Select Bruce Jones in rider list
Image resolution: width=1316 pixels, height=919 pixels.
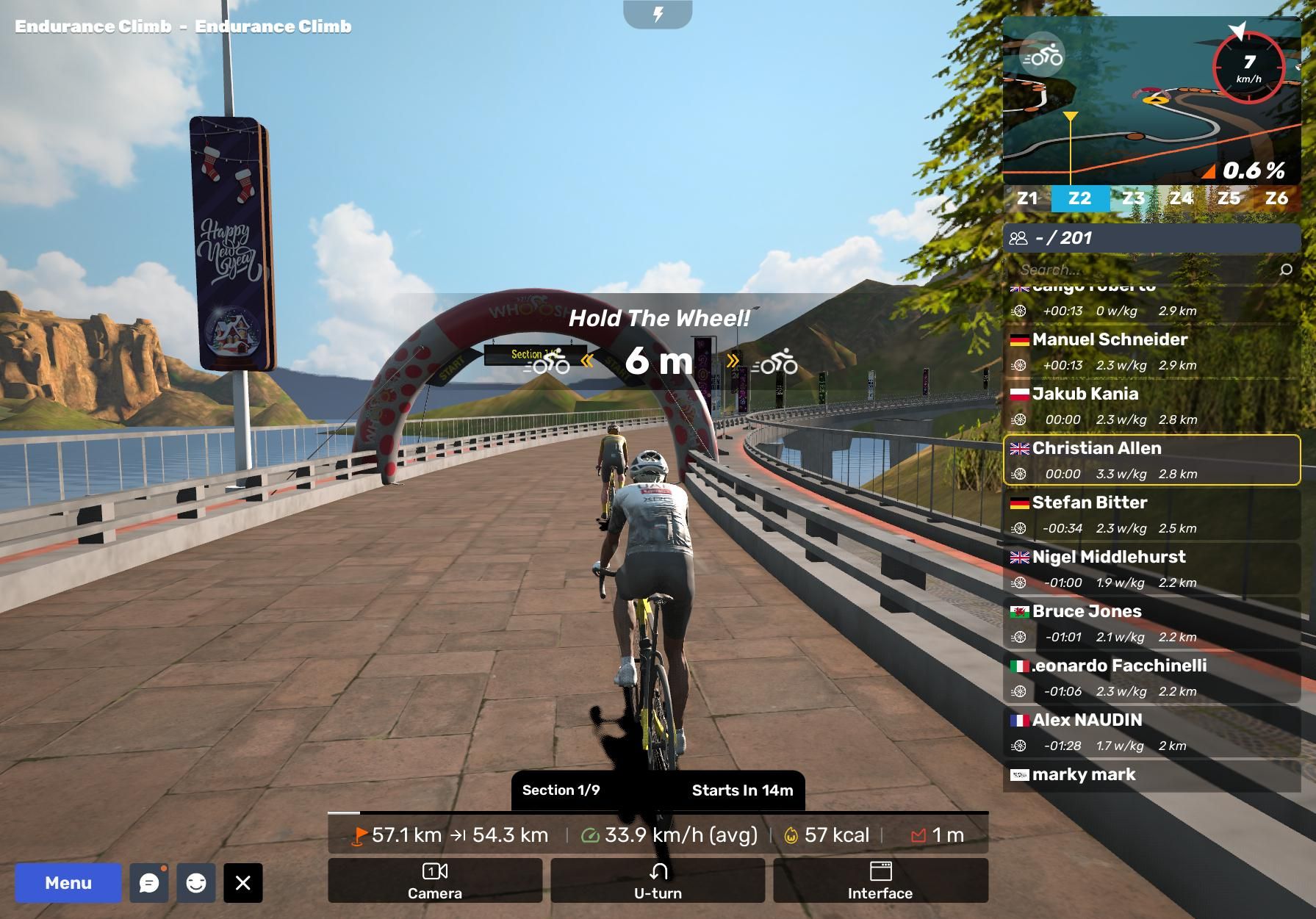pos(1151,623)
